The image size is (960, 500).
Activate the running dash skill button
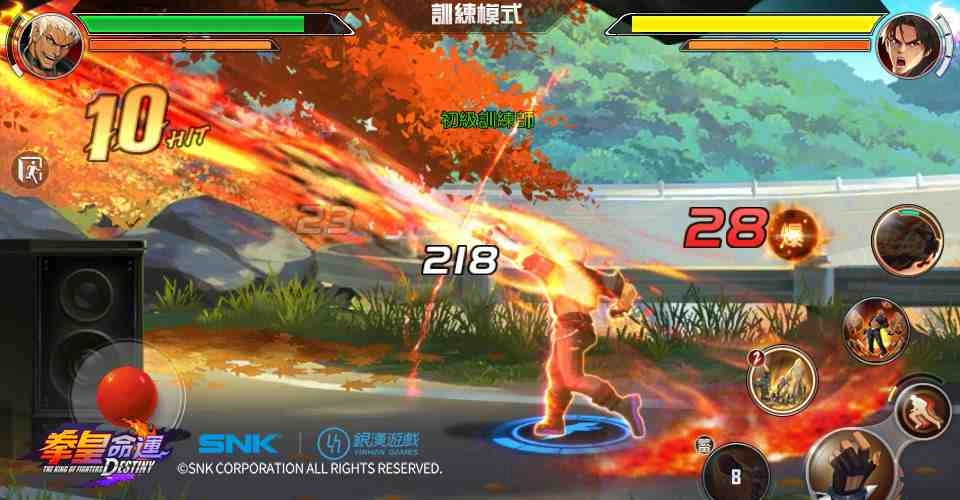pyautogui.click(x=922, y=410)
